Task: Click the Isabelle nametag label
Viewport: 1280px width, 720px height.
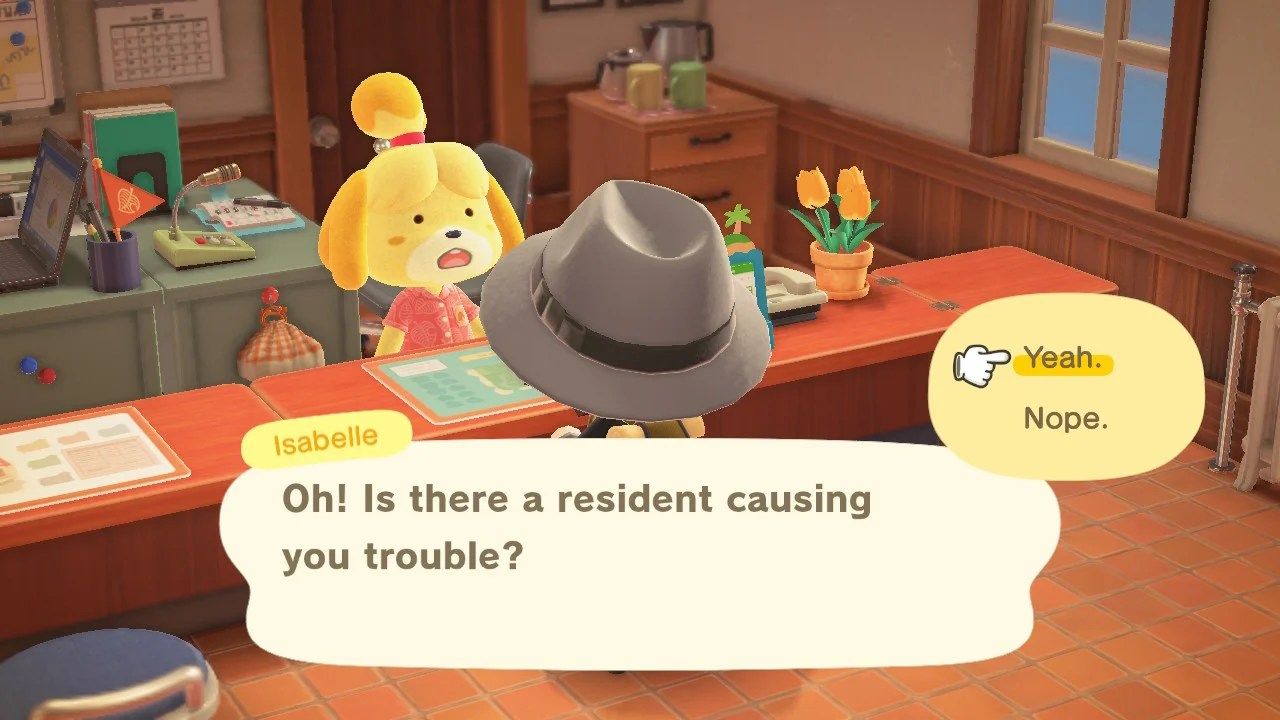Action: point(325,437)
